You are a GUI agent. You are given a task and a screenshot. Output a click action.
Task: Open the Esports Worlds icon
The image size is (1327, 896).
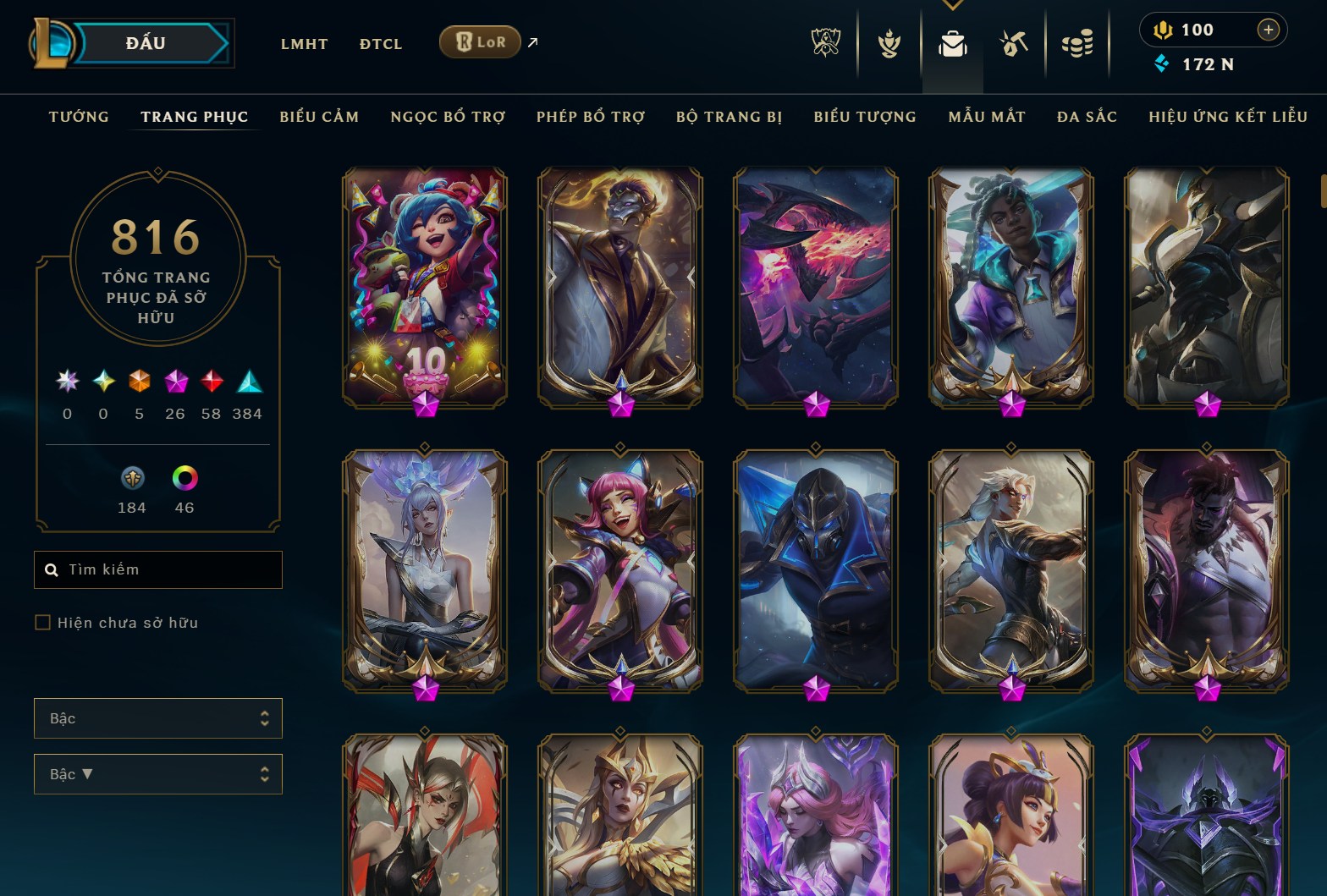pyautogui.click(x=825, y=44)
